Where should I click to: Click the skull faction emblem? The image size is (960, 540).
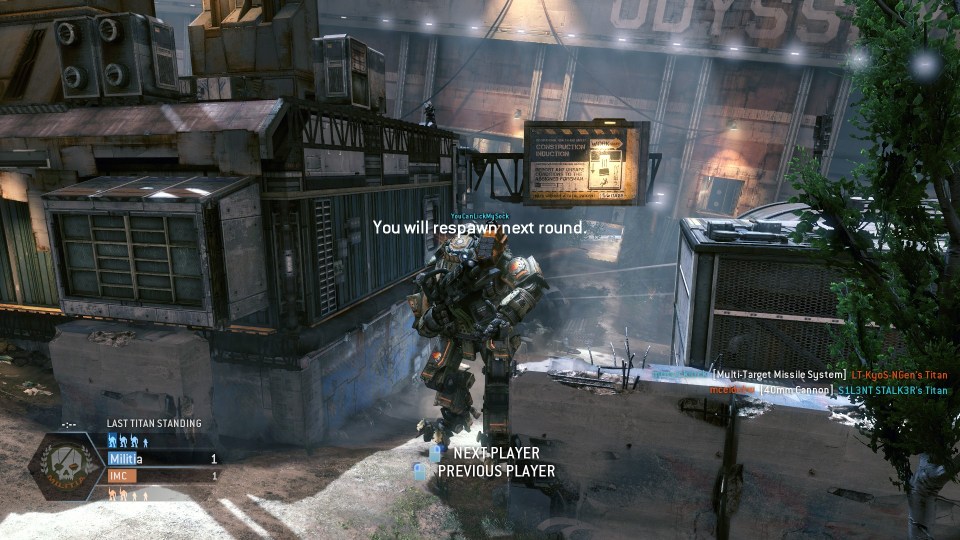(x=66, y=467)
